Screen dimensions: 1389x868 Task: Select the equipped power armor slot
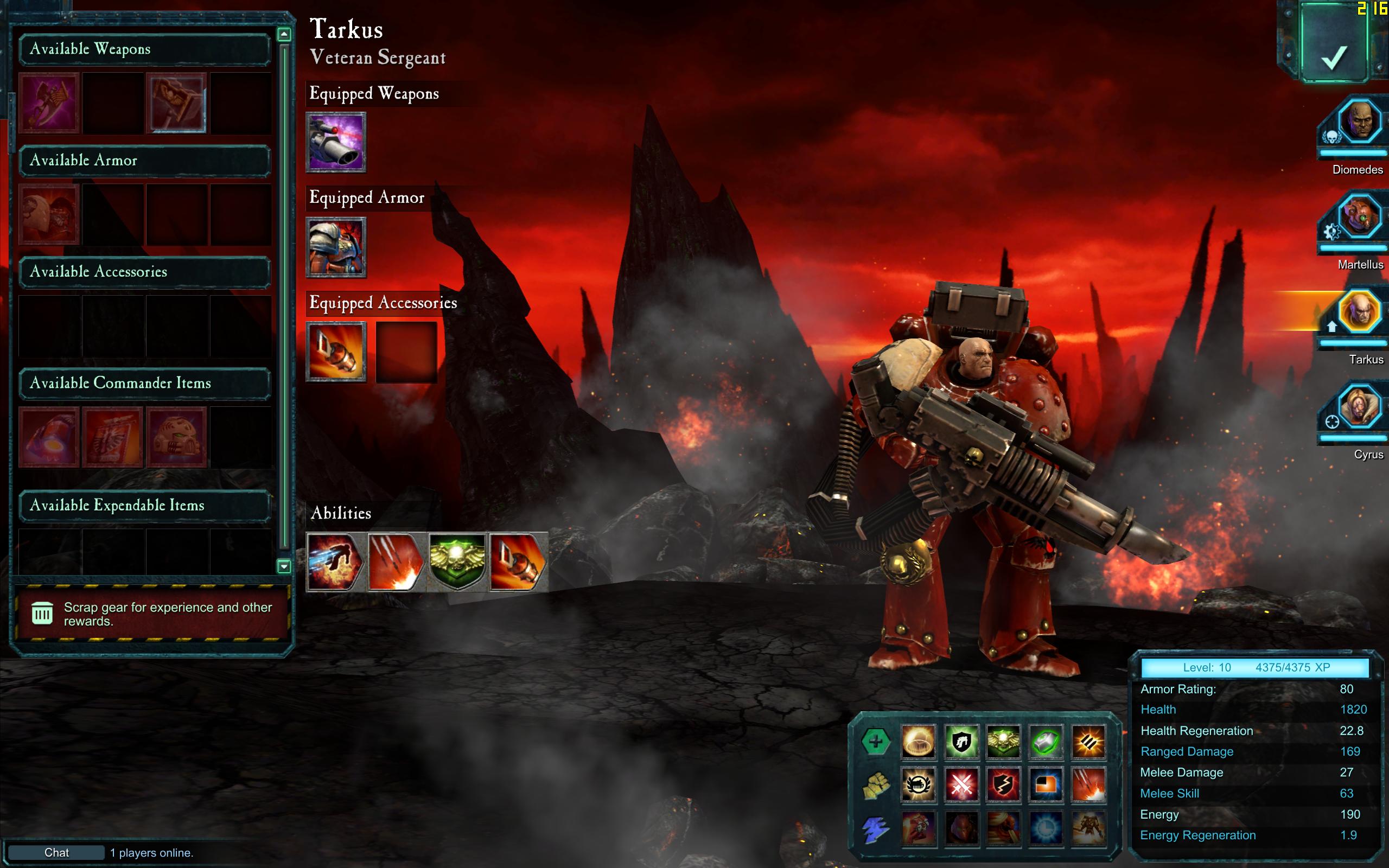pyautogui.click(x=336, y=247)
